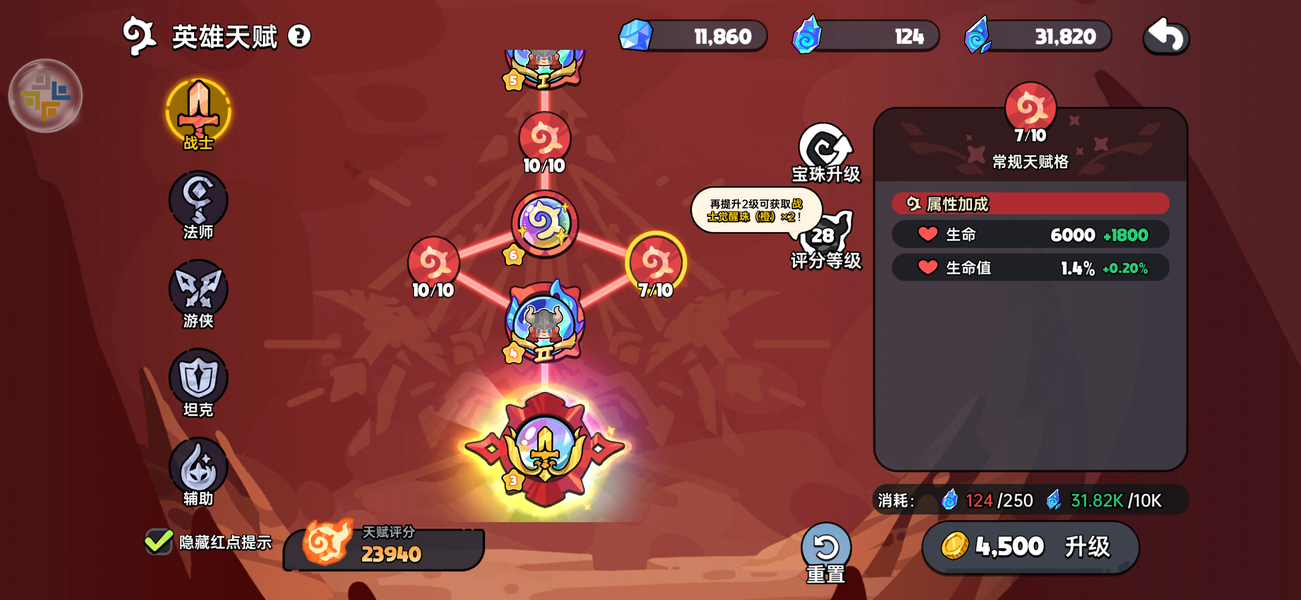
Task: Choose the 坦克 tank class tab
Action: point(198,379)
